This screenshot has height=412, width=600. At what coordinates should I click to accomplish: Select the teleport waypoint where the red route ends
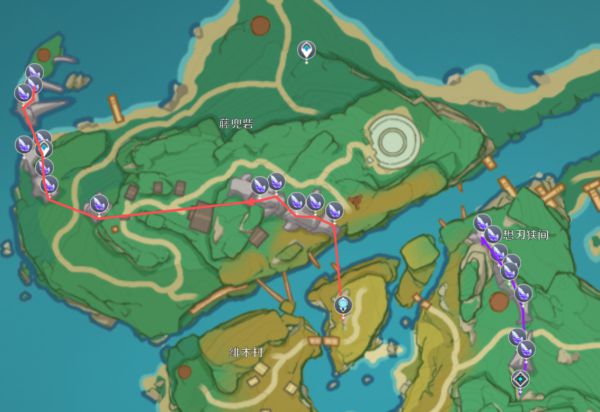(343, 304)
